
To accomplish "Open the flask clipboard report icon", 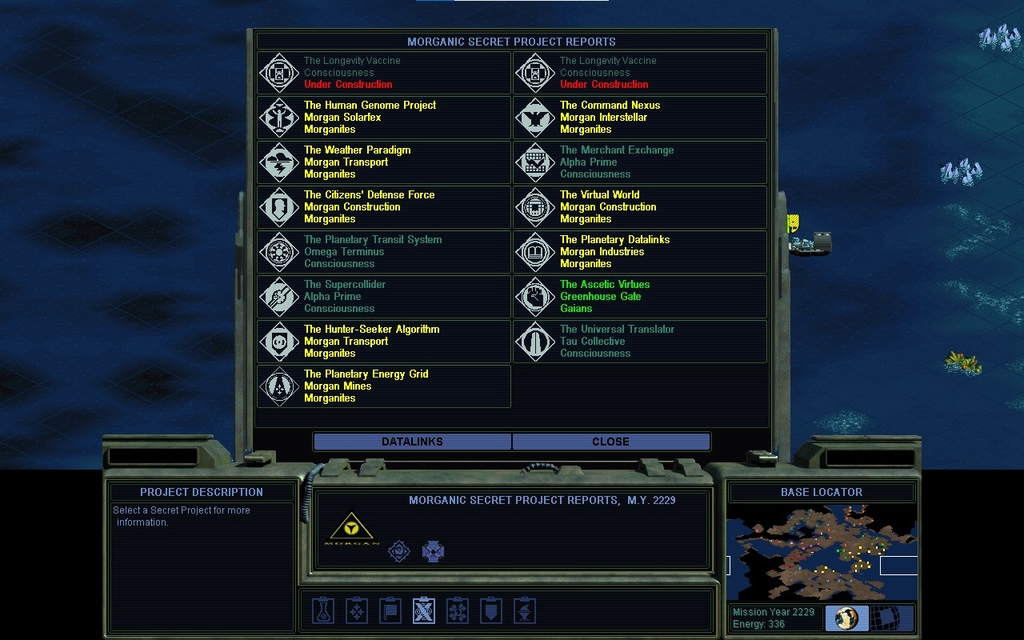I will click(323, 610).
